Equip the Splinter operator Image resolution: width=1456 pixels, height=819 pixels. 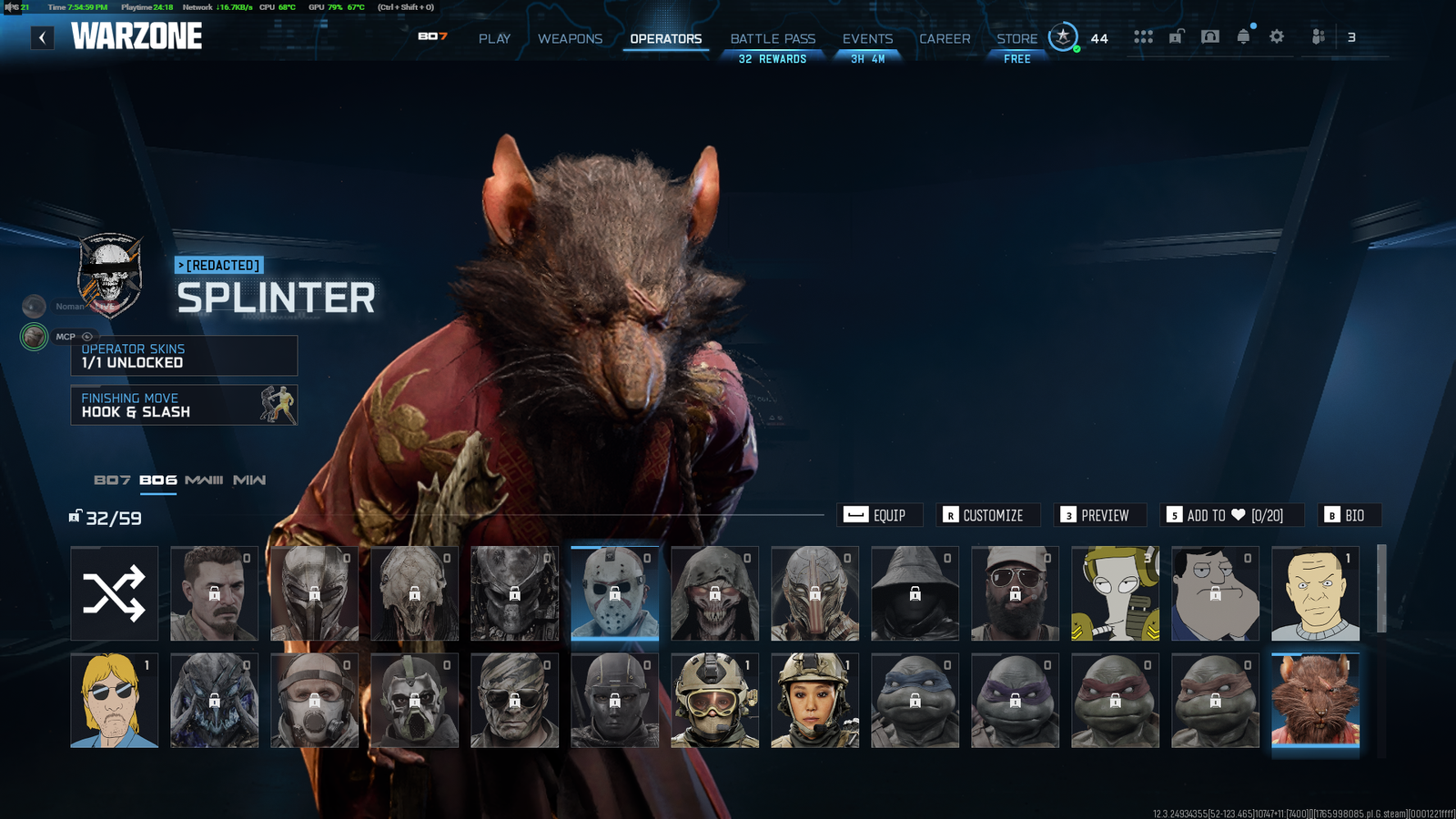tap(879, 515)
